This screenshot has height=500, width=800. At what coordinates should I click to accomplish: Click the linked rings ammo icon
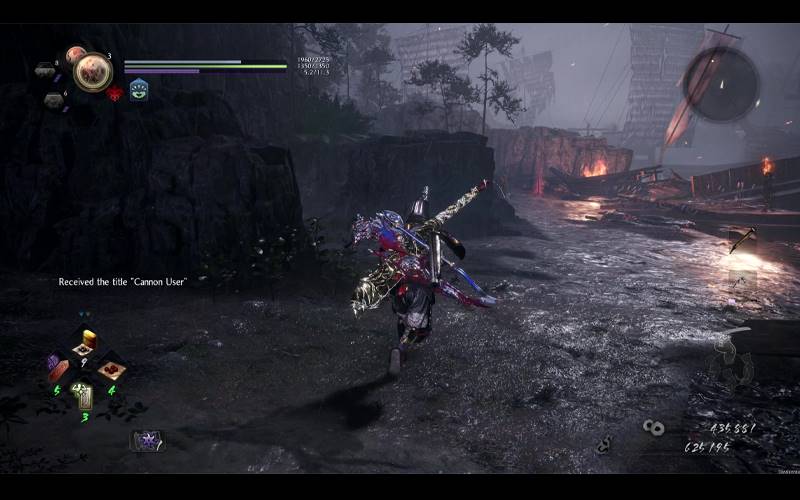[654, 428]
